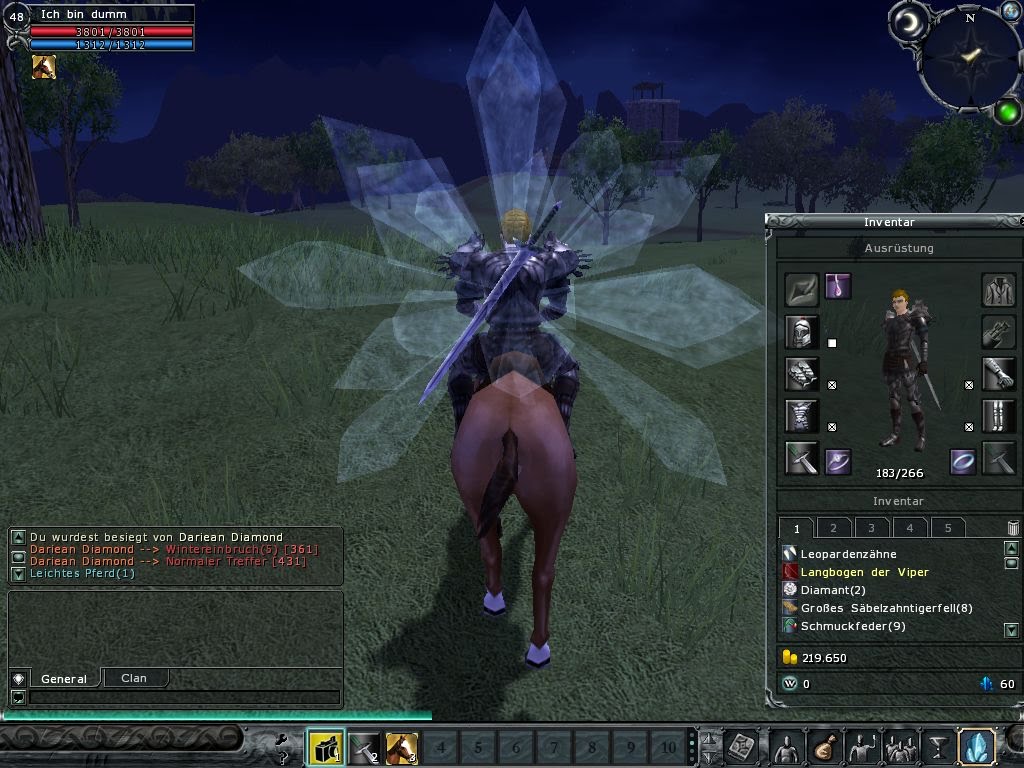Activate the horse mount hotbar slot
This screenshot has width=1024, height=768.
(402, 747)
